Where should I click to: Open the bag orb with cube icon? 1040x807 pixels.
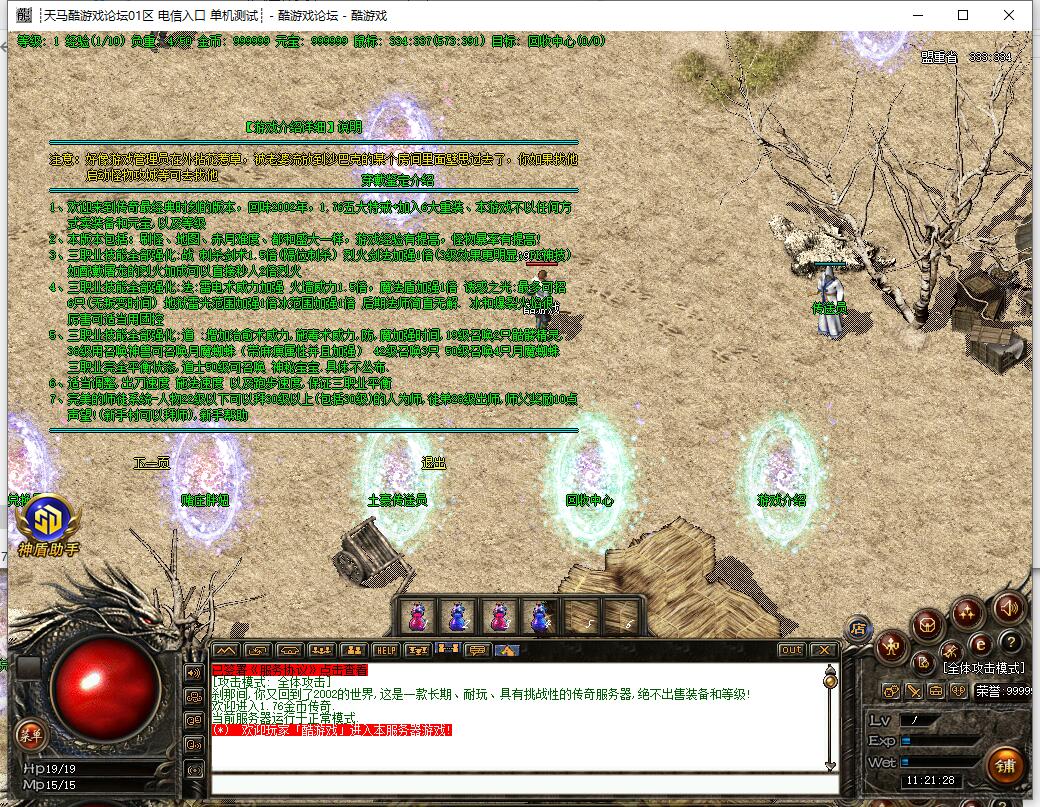[x=927, y=624]
